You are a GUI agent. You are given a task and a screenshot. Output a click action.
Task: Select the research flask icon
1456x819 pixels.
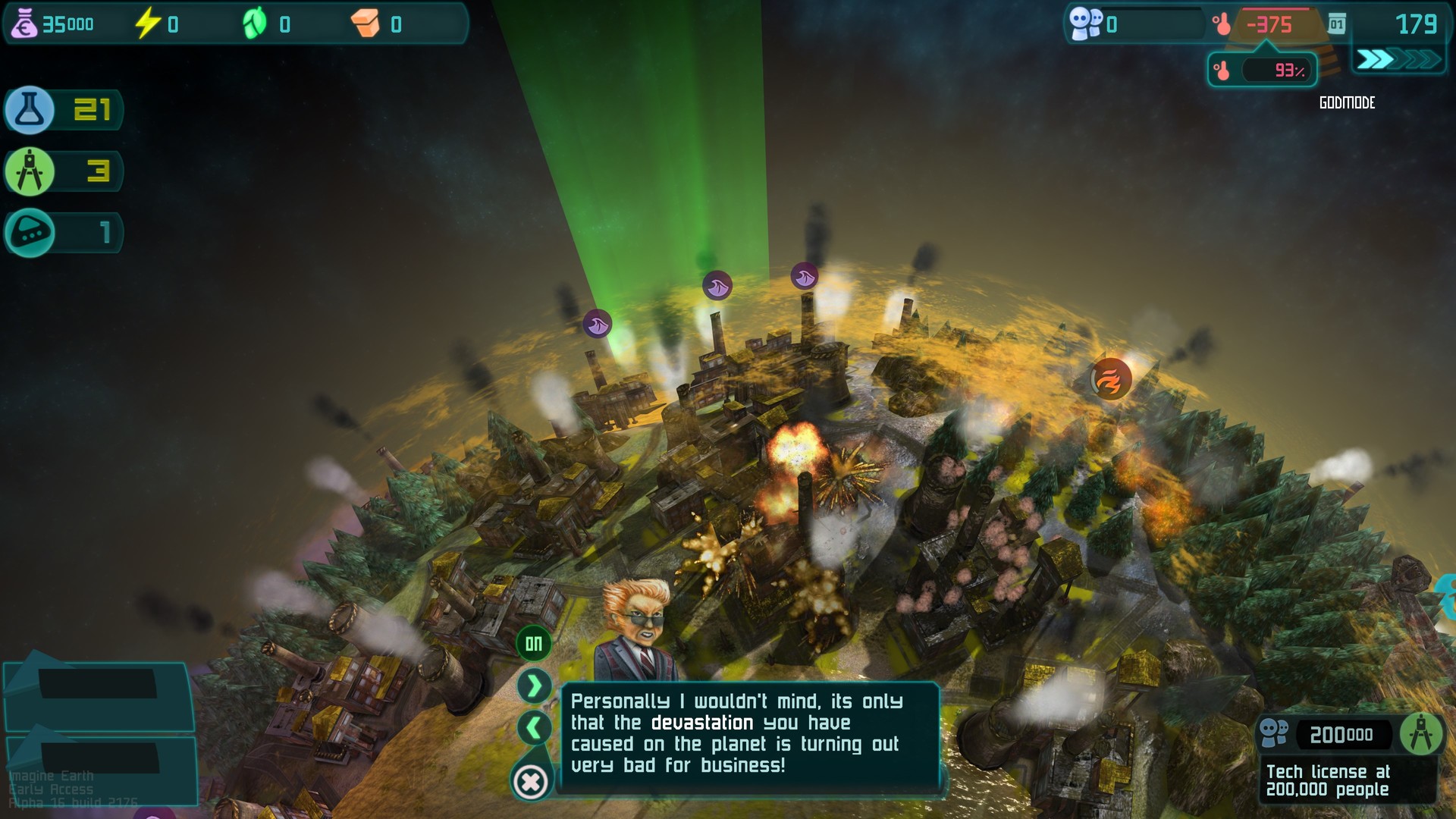tap(30, 109)
